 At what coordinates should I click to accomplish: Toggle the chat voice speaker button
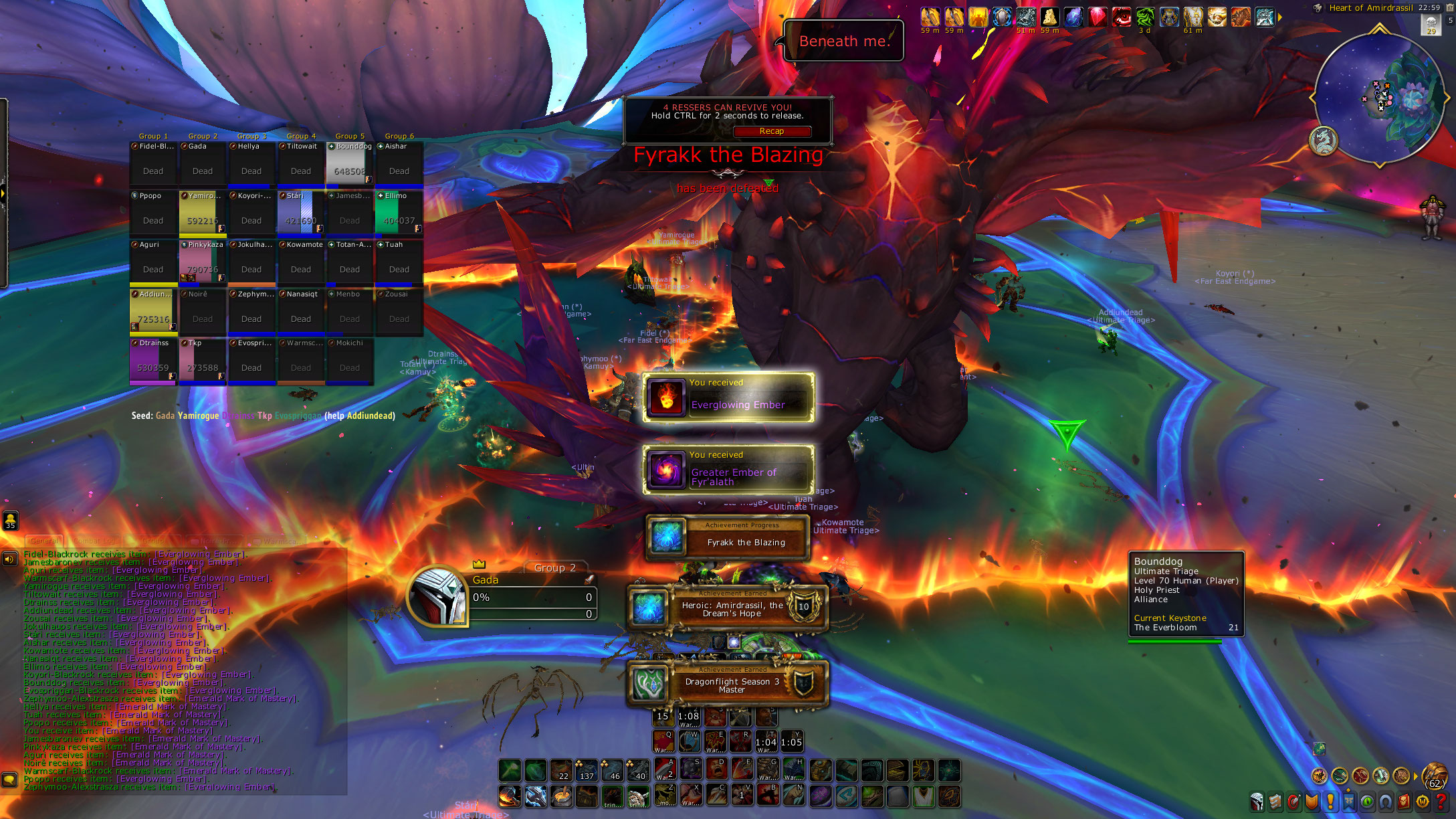coord(9,559)
